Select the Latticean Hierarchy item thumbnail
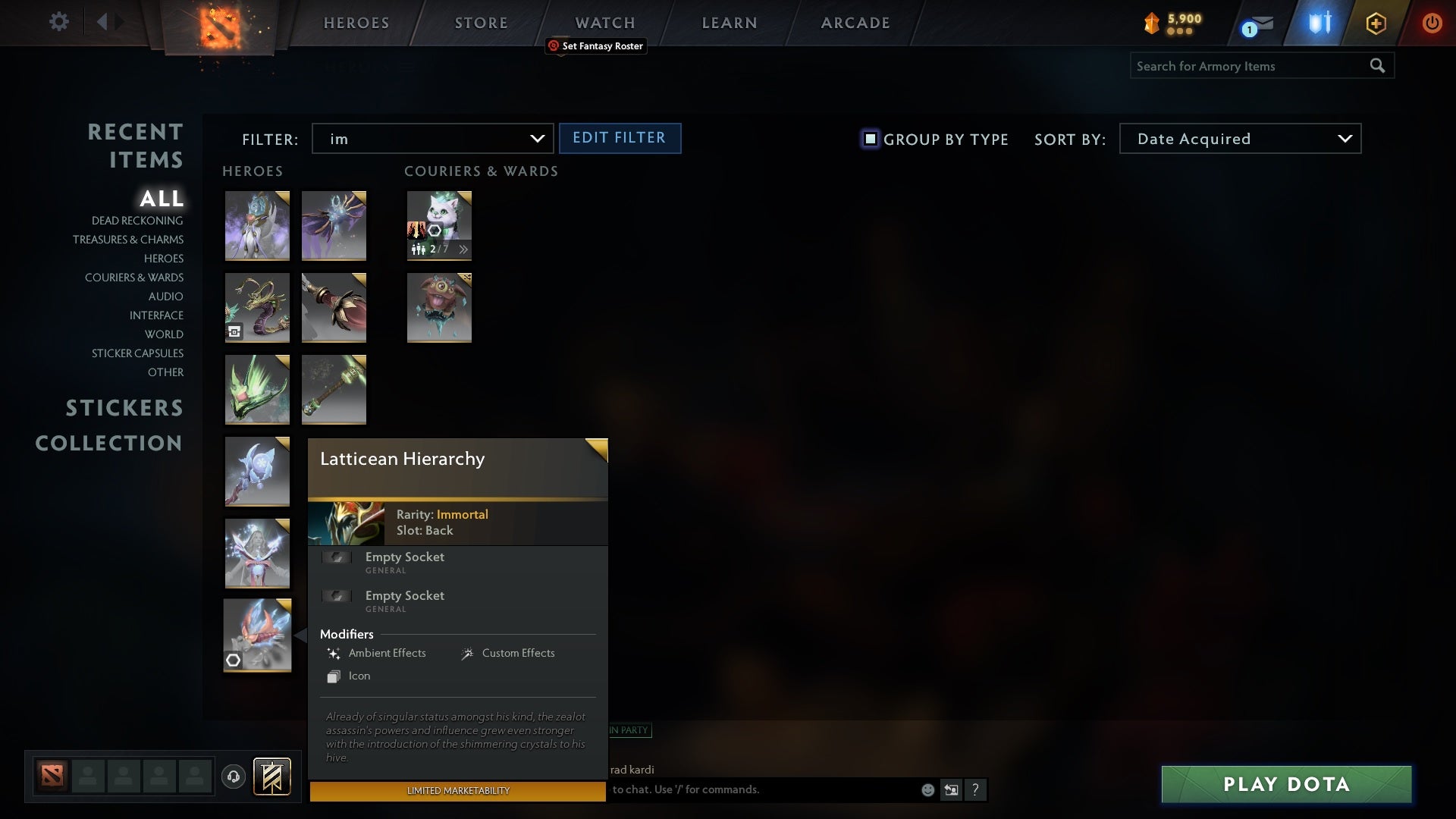This screenshot has height=819, width=1456. pos(257,635)
